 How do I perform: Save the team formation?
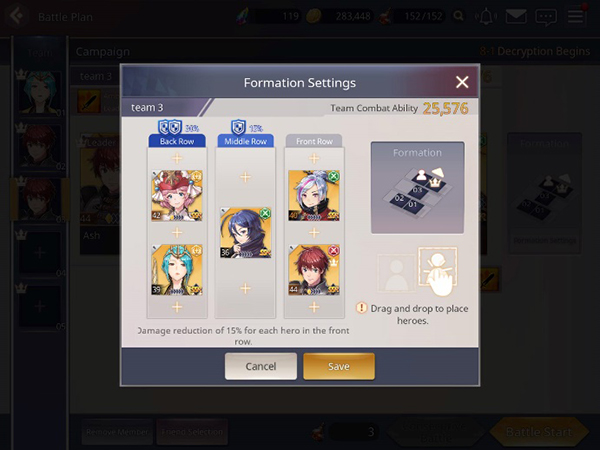tap(339, 366)
